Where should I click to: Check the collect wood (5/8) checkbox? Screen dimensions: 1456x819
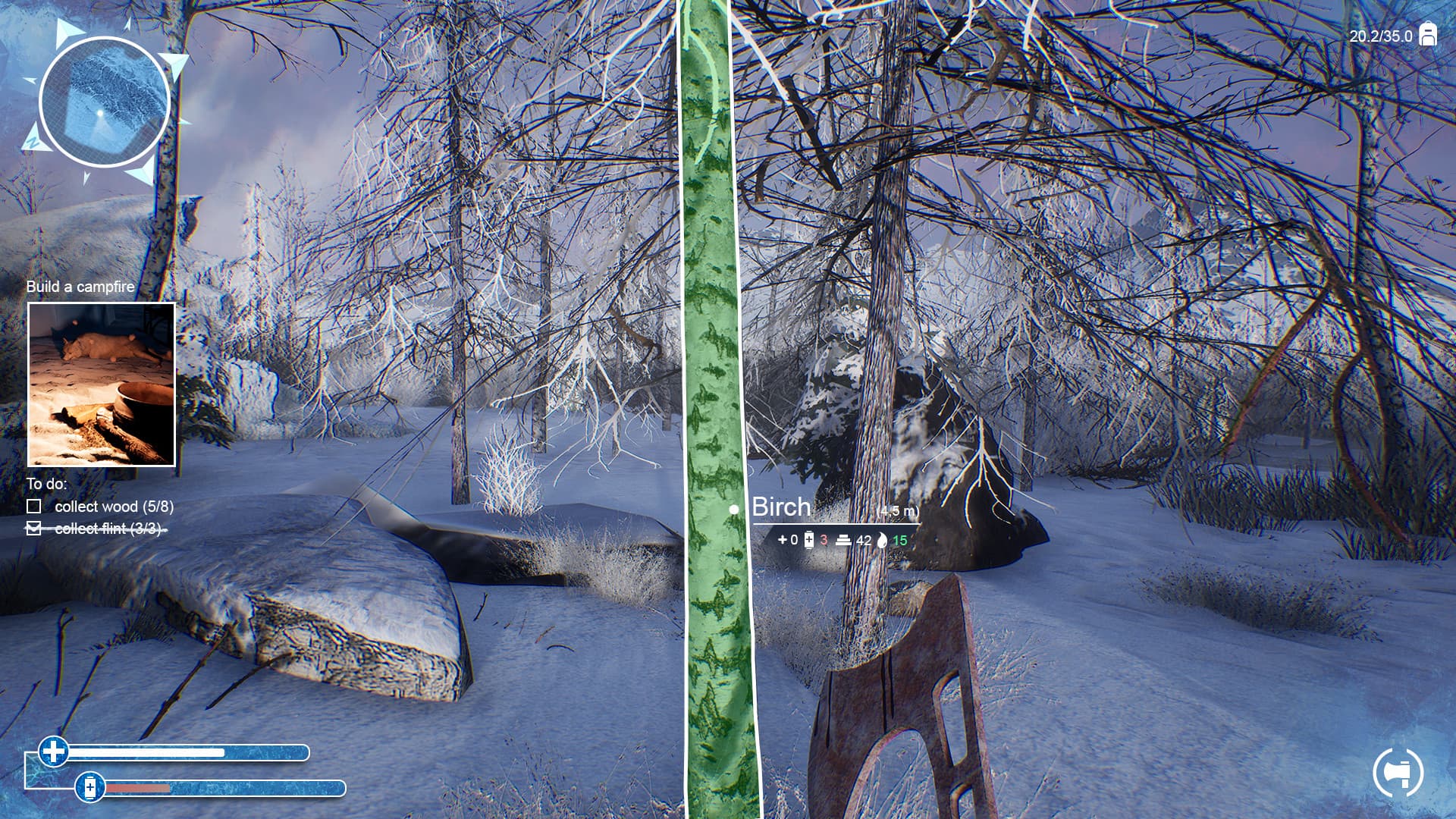(35, 507)
